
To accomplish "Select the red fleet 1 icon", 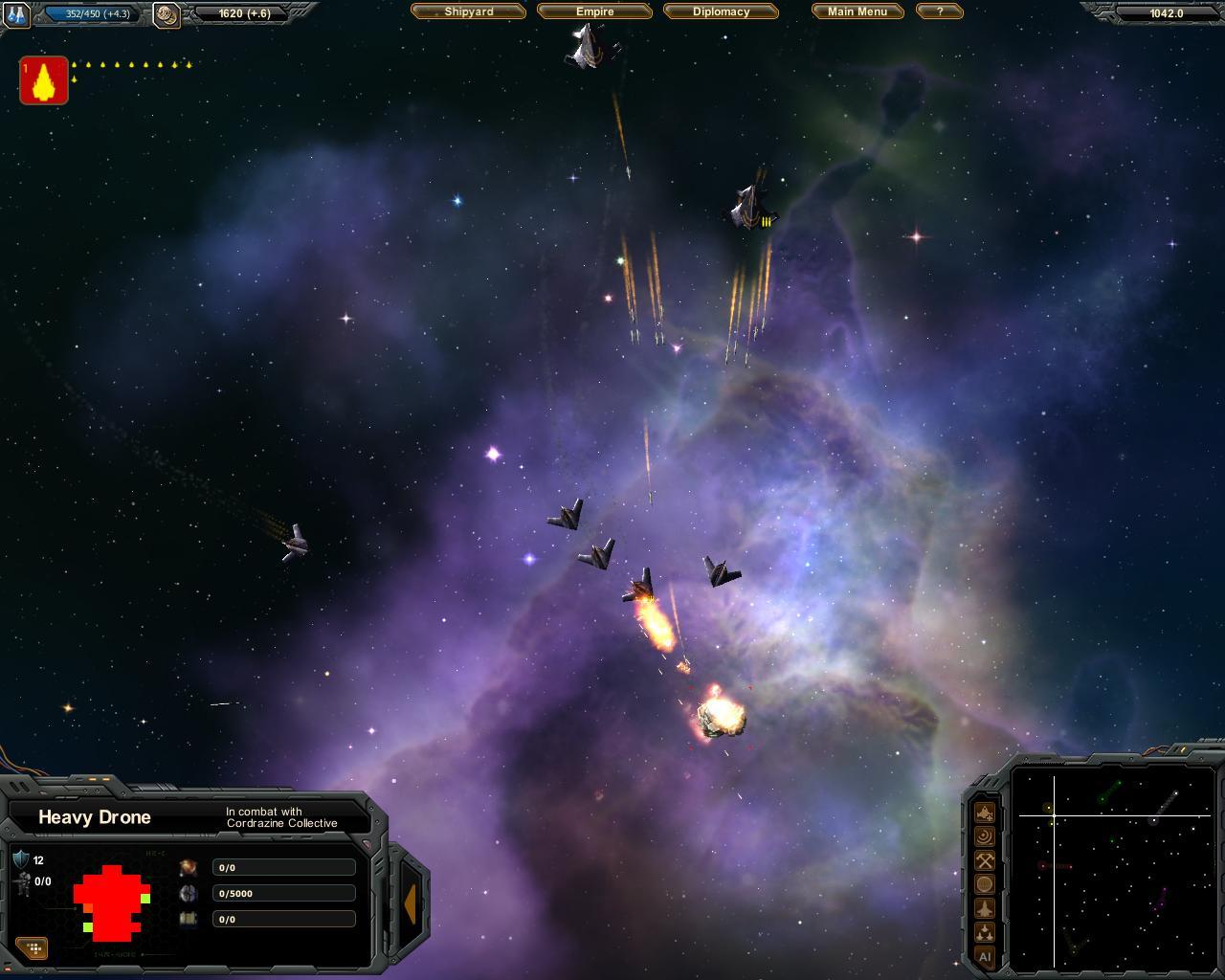I will coord(43,80).
